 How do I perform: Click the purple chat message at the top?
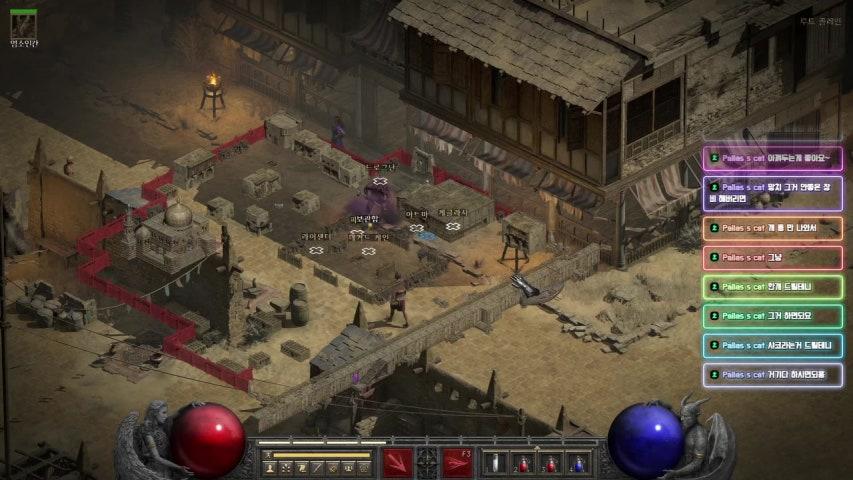pyautogui.click(x=772, y=158)
